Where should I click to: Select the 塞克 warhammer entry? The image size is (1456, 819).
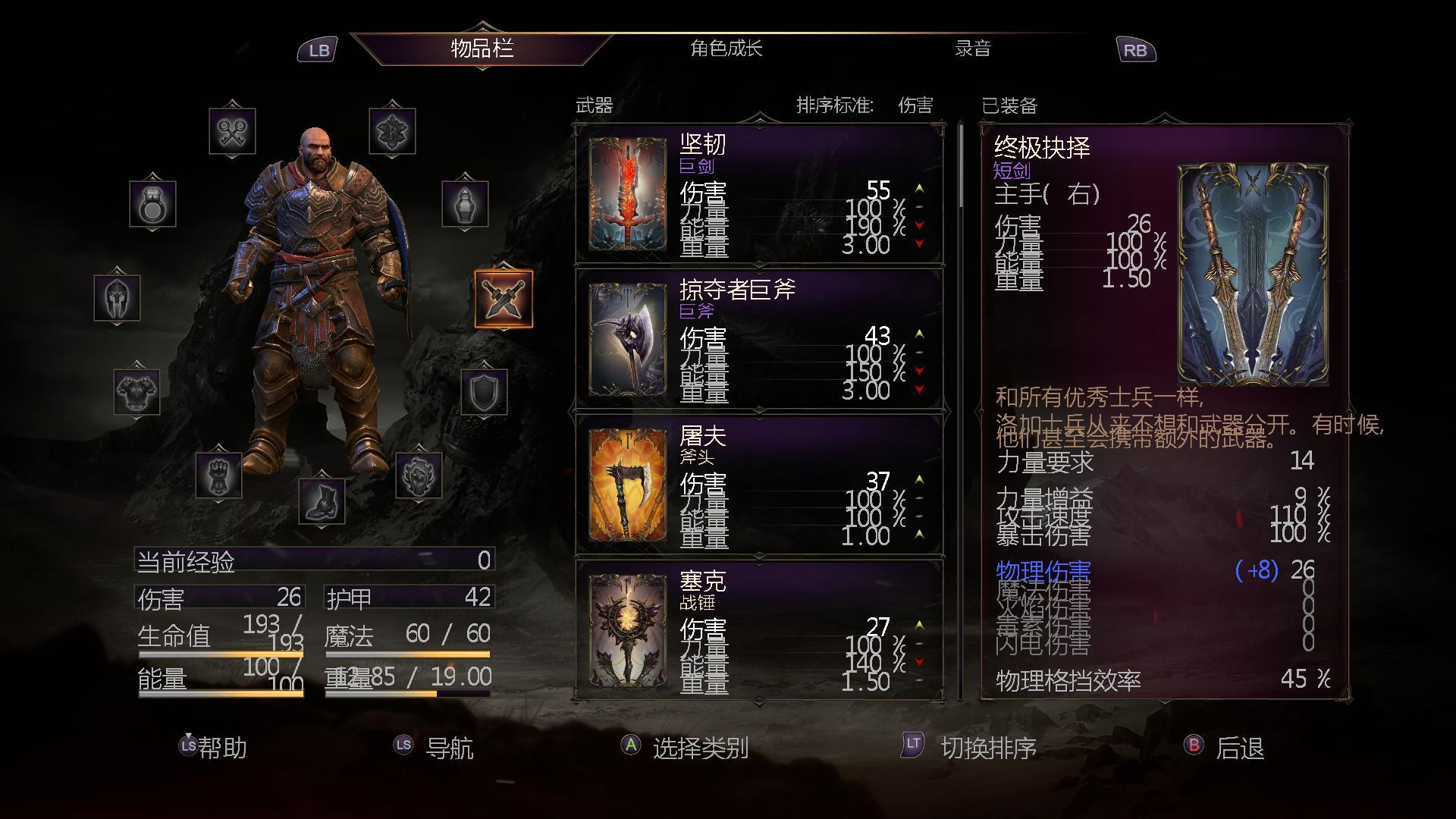point(759,629)
